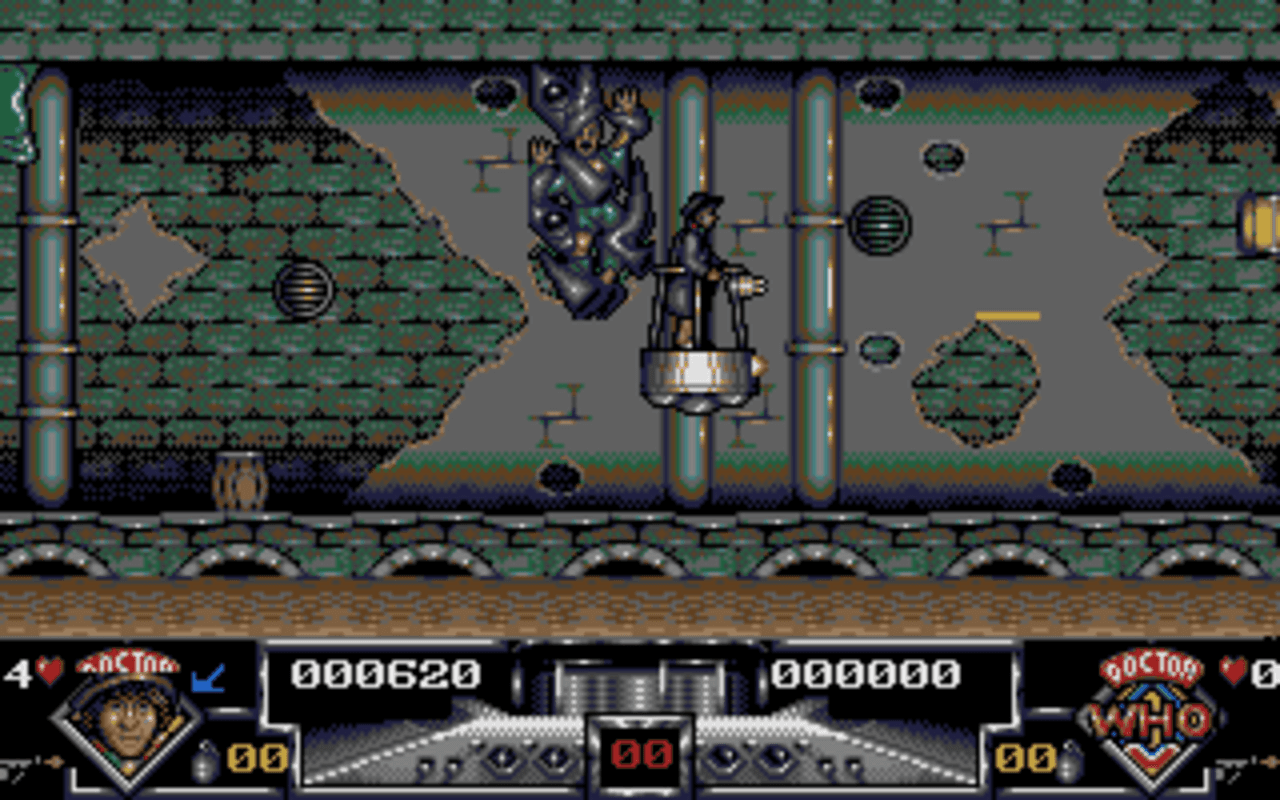
Task: Select the Doctor standing in the flying cauldron
Action: coord(700,290)
